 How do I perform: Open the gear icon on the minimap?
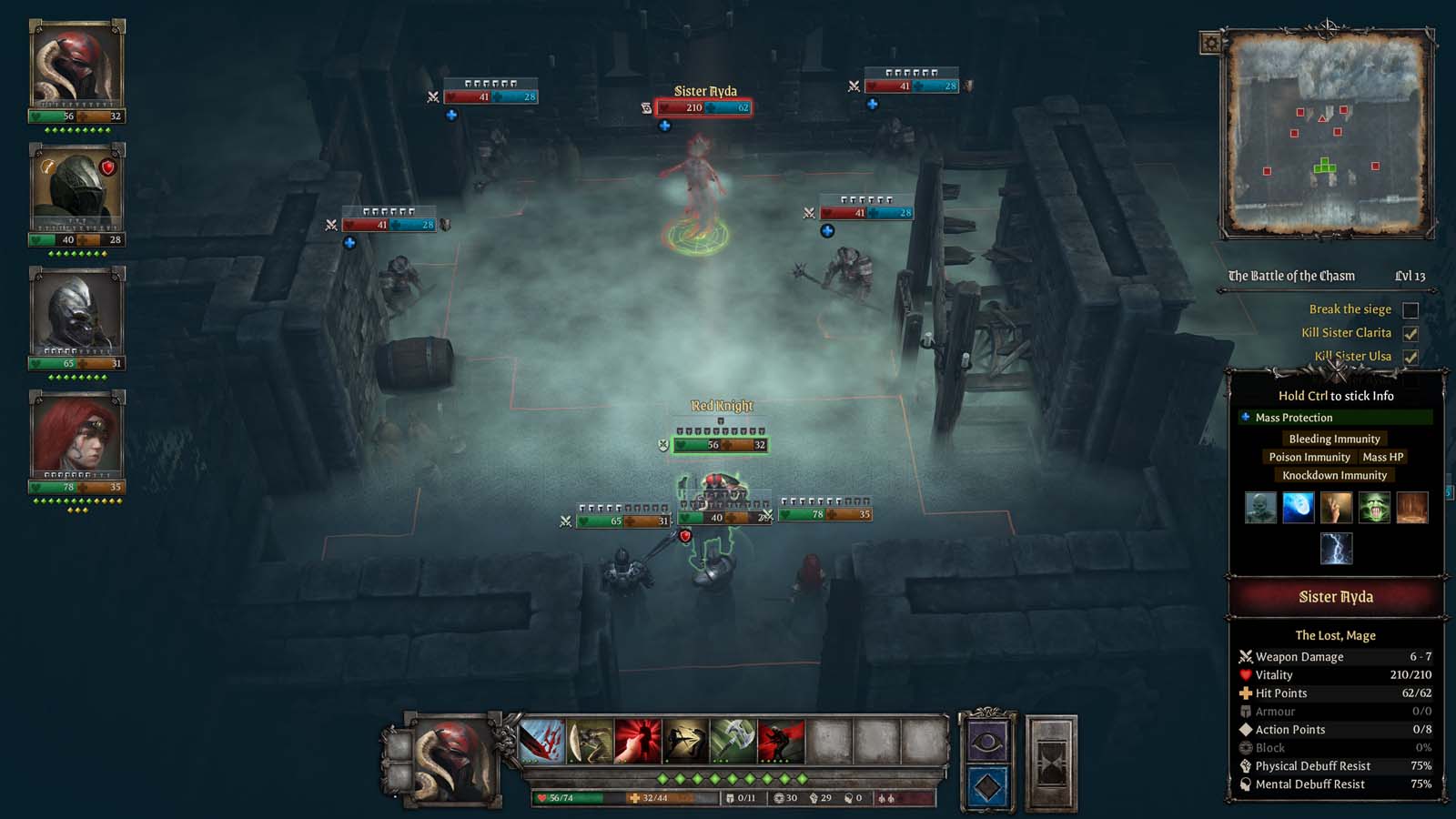[x=1210, y=43]
